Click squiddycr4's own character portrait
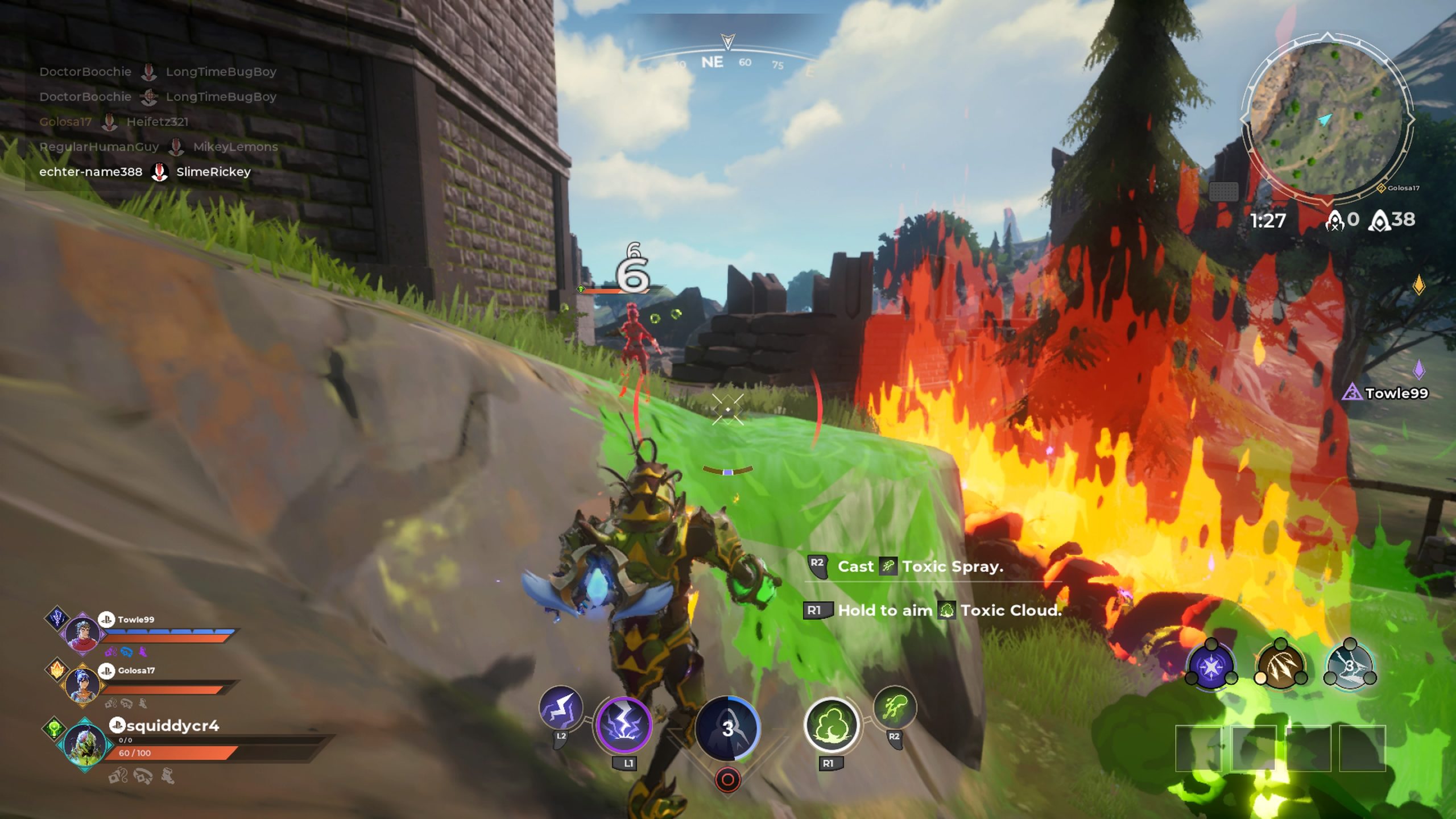 [x=85, y=744]
